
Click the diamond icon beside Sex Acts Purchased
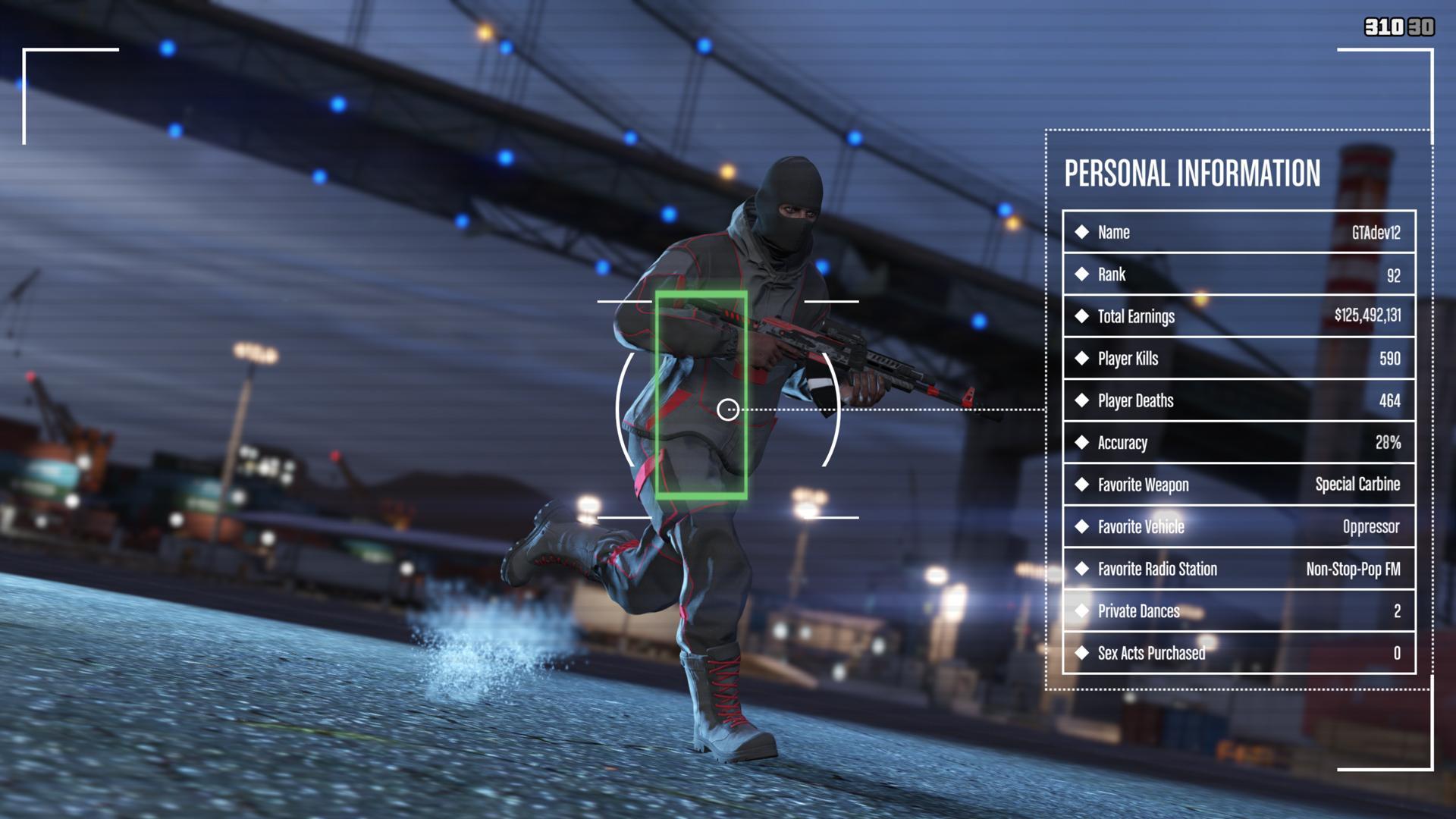(1082, 653)
